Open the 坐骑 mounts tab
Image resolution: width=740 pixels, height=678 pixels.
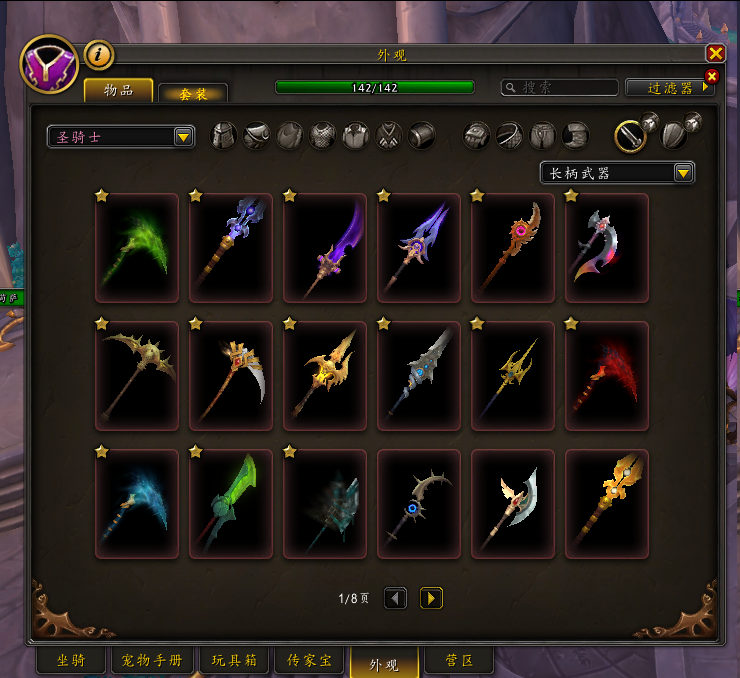(70, 661)
